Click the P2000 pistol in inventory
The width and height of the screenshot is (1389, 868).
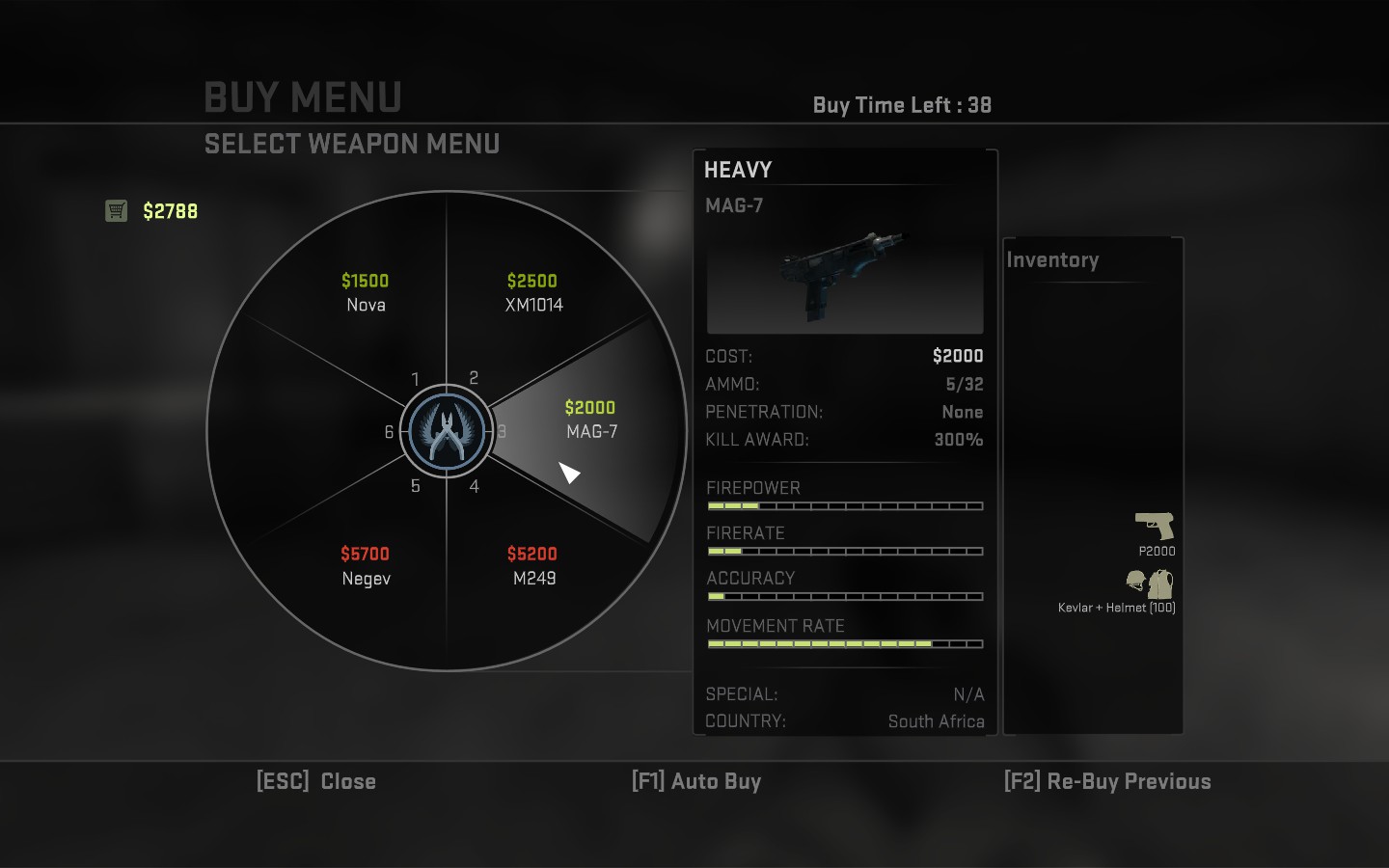1155,527
